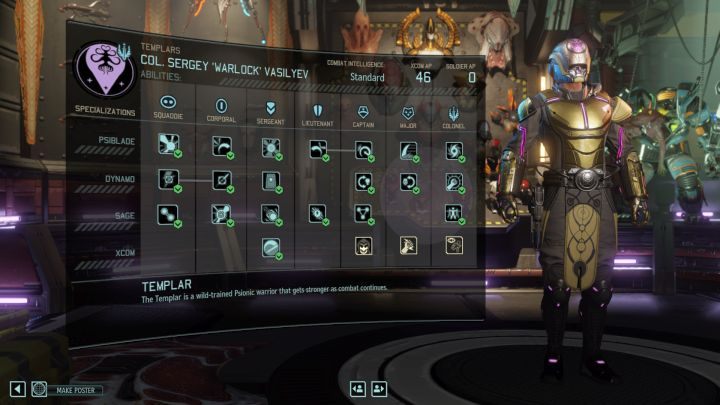Purchase the Captain XCOM row ability
720x405 pixels.
coord(363,245)
